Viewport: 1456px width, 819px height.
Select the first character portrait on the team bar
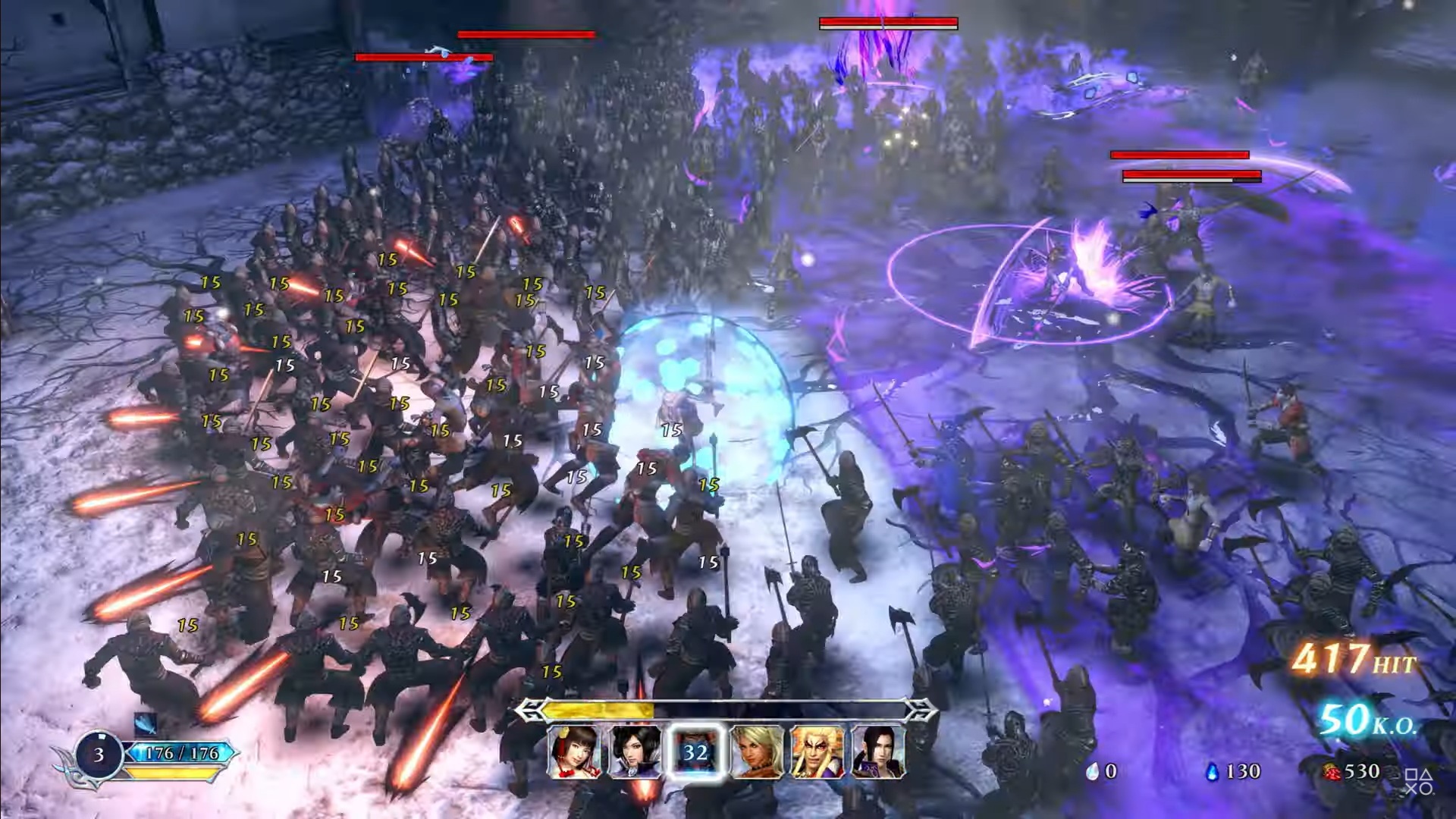pos(576,752)
